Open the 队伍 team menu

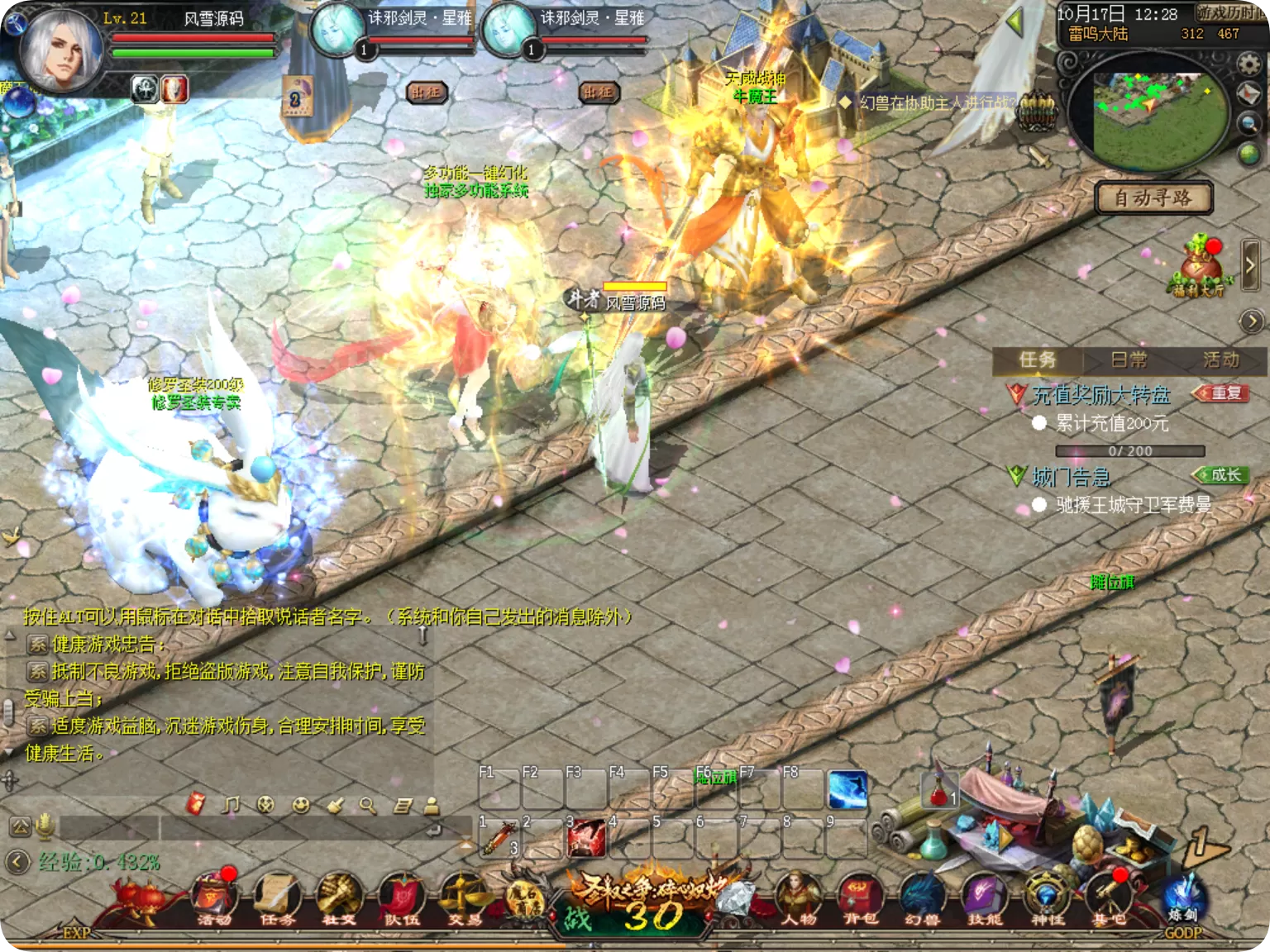[401, 898]
